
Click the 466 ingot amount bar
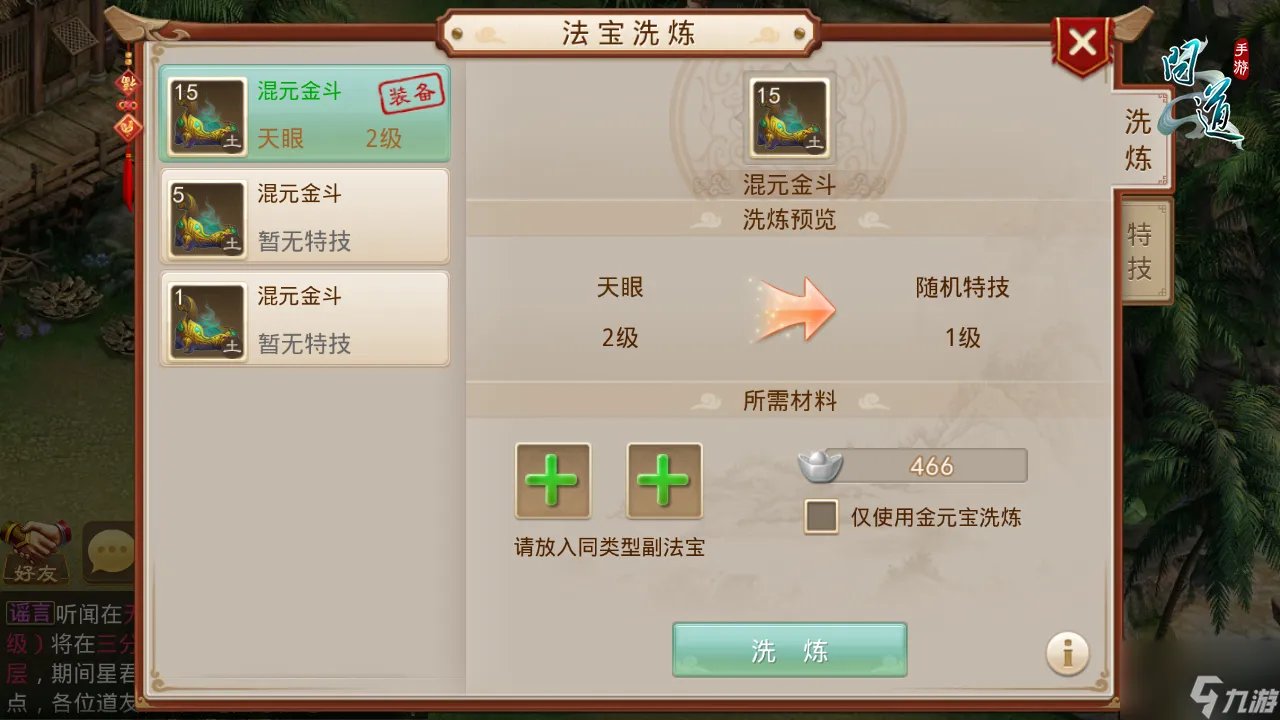click(930, 464)
